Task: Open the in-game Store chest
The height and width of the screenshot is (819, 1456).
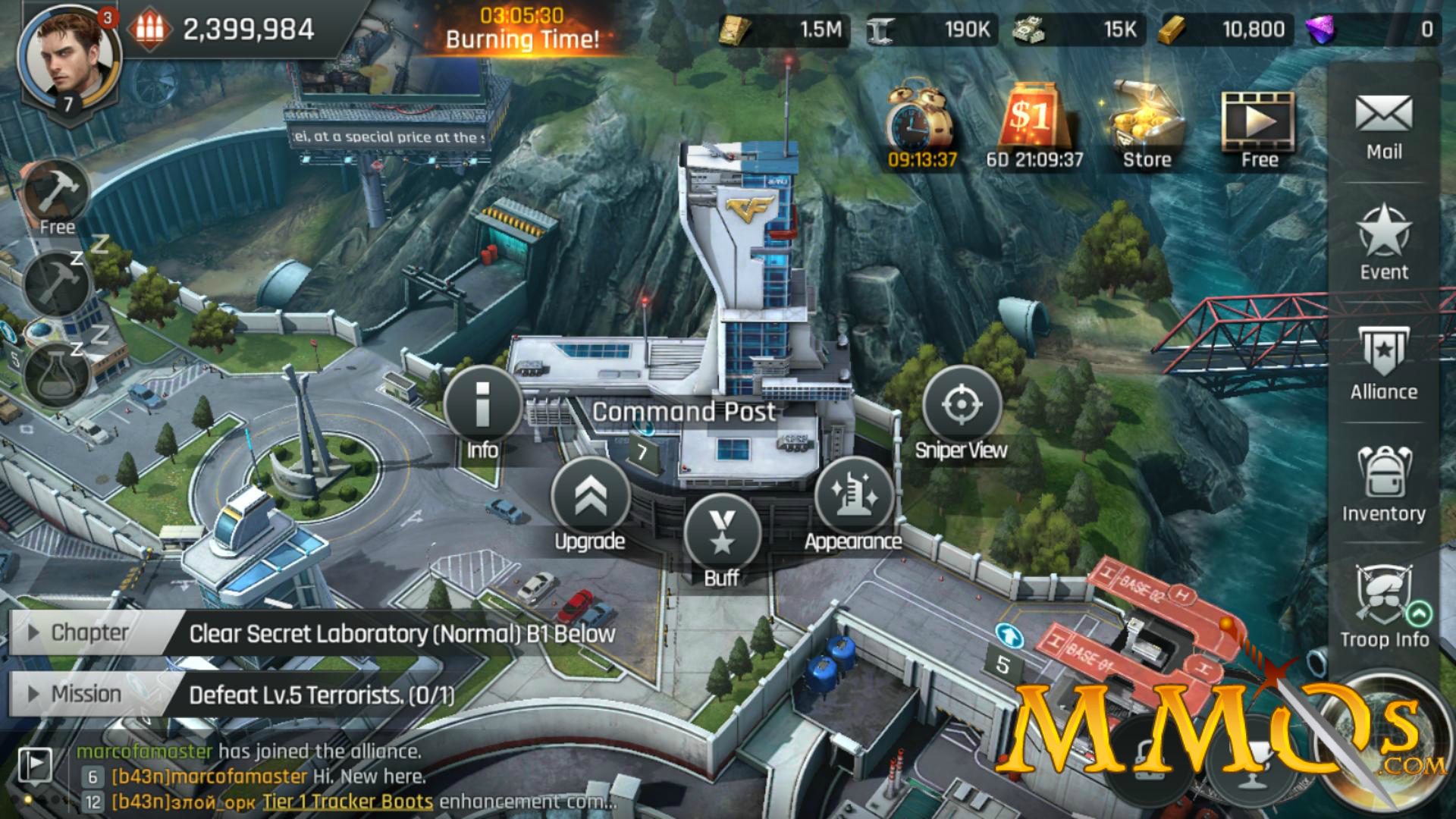Action: 1145,121
